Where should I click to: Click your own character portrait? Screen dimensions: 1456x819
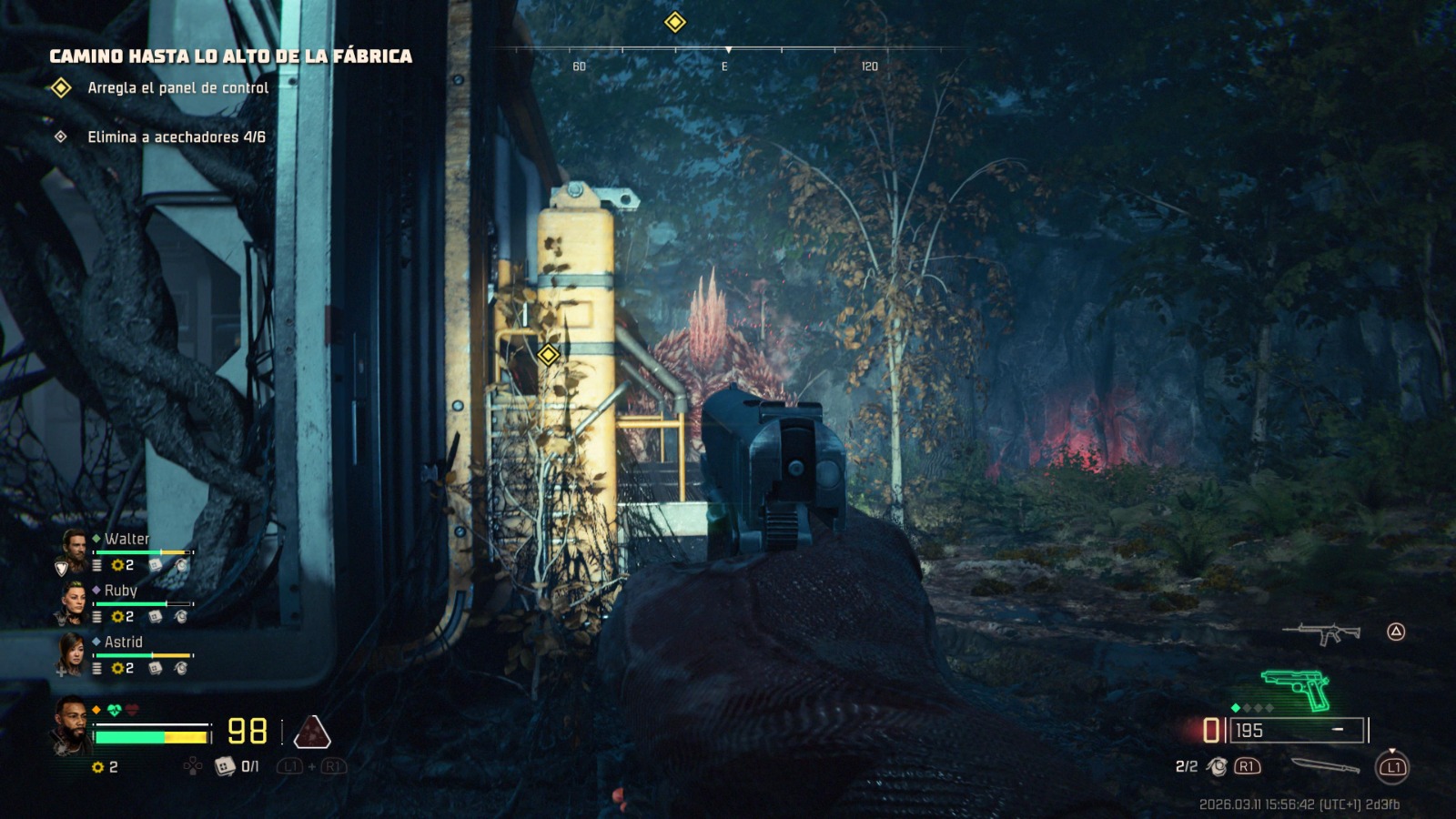click(70, 724)
